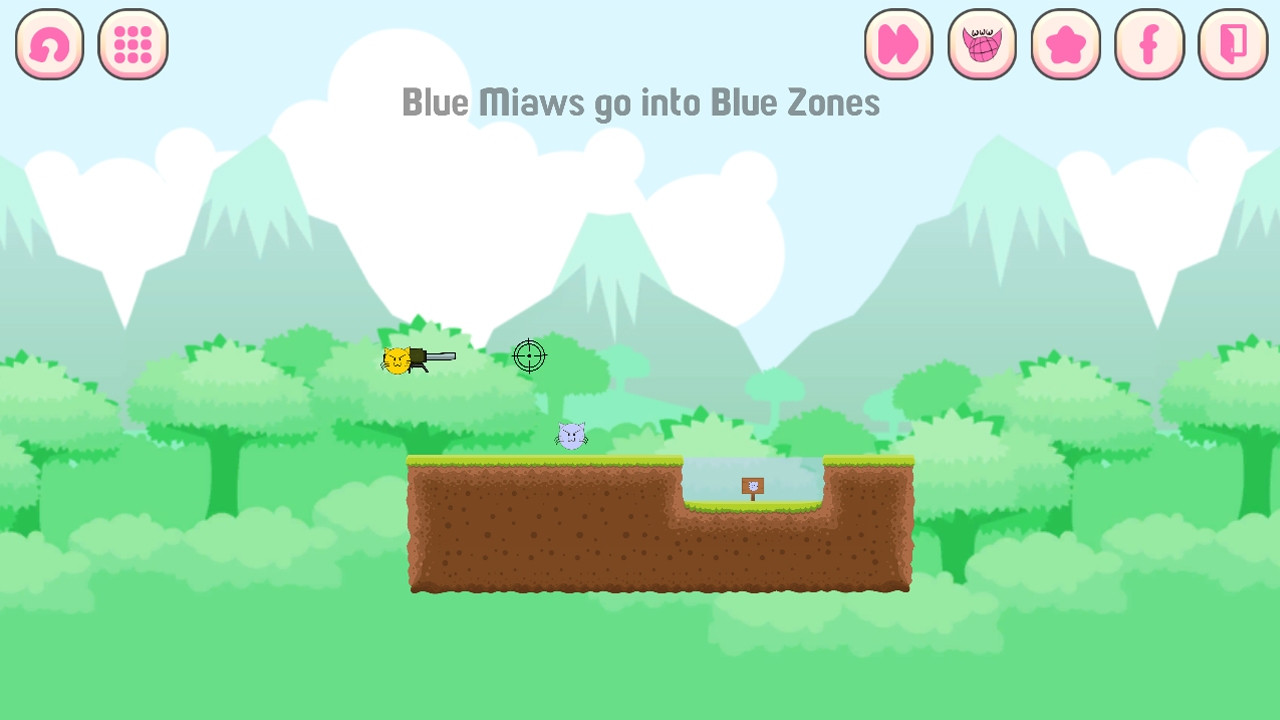This screenshot has width=1280, height=720.
Task: Open the www cat-globe website icon
Action: click(x=981, y=43)
